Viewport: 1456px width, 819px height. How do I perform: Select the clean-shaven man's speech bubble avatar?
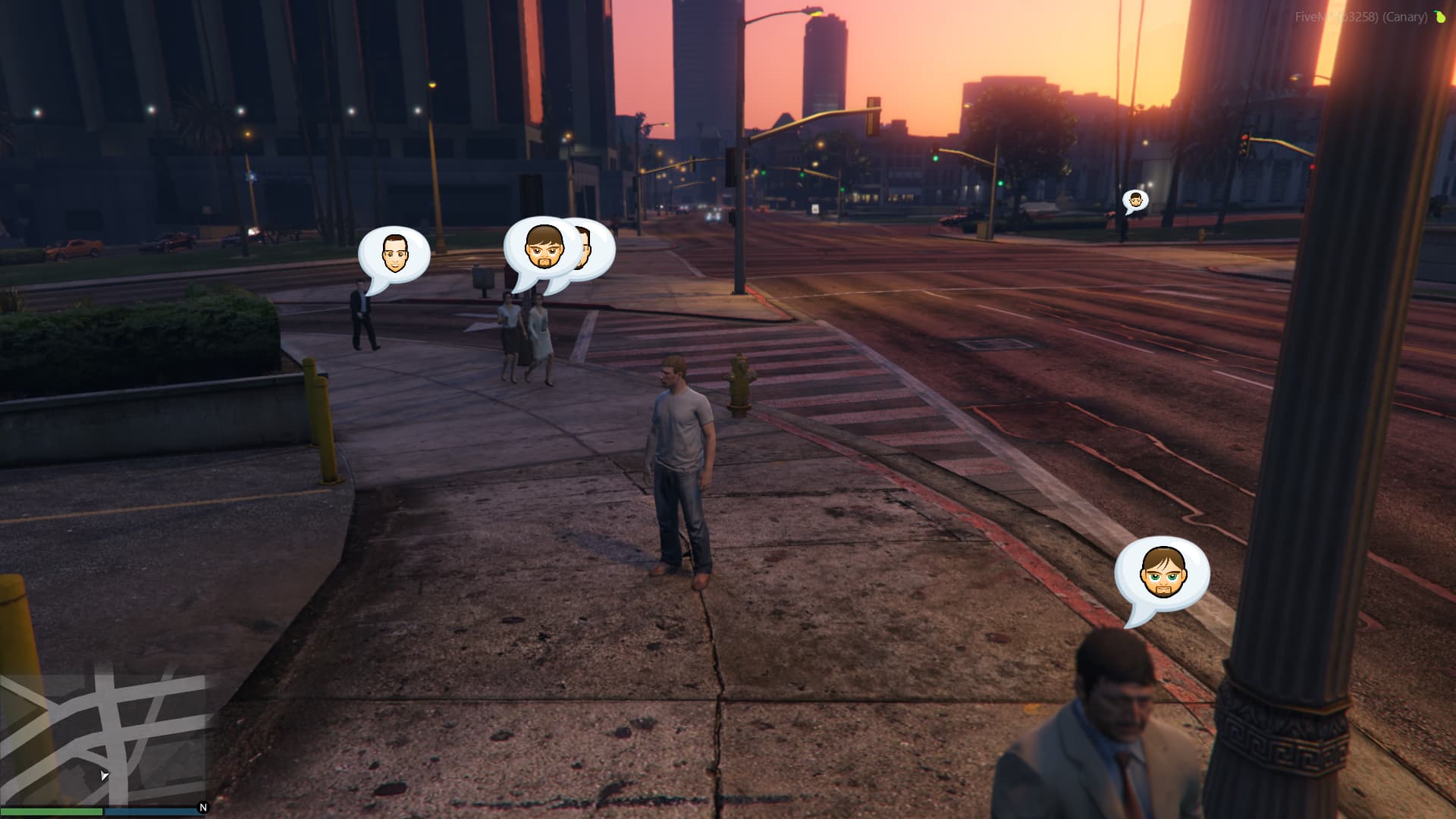pos(394,253)
